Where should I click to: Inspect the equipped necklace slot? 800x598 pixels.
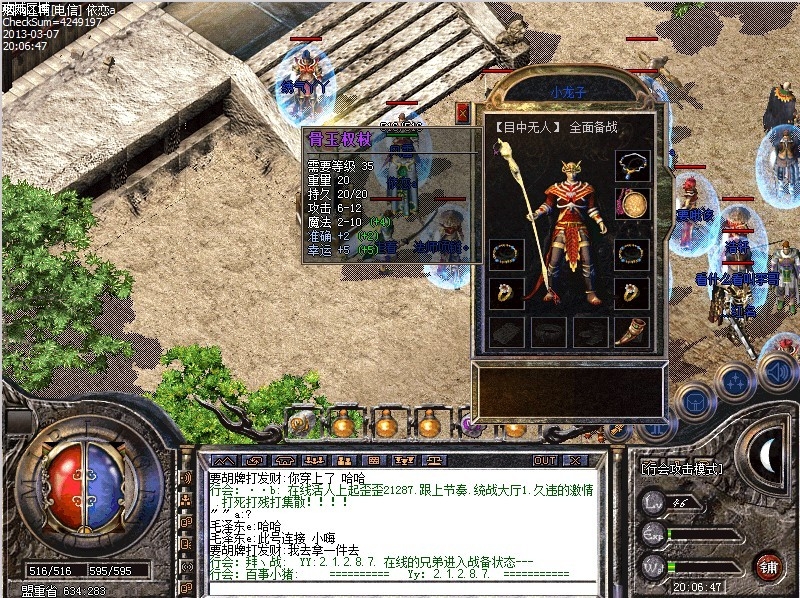click(x=632, y=164)
